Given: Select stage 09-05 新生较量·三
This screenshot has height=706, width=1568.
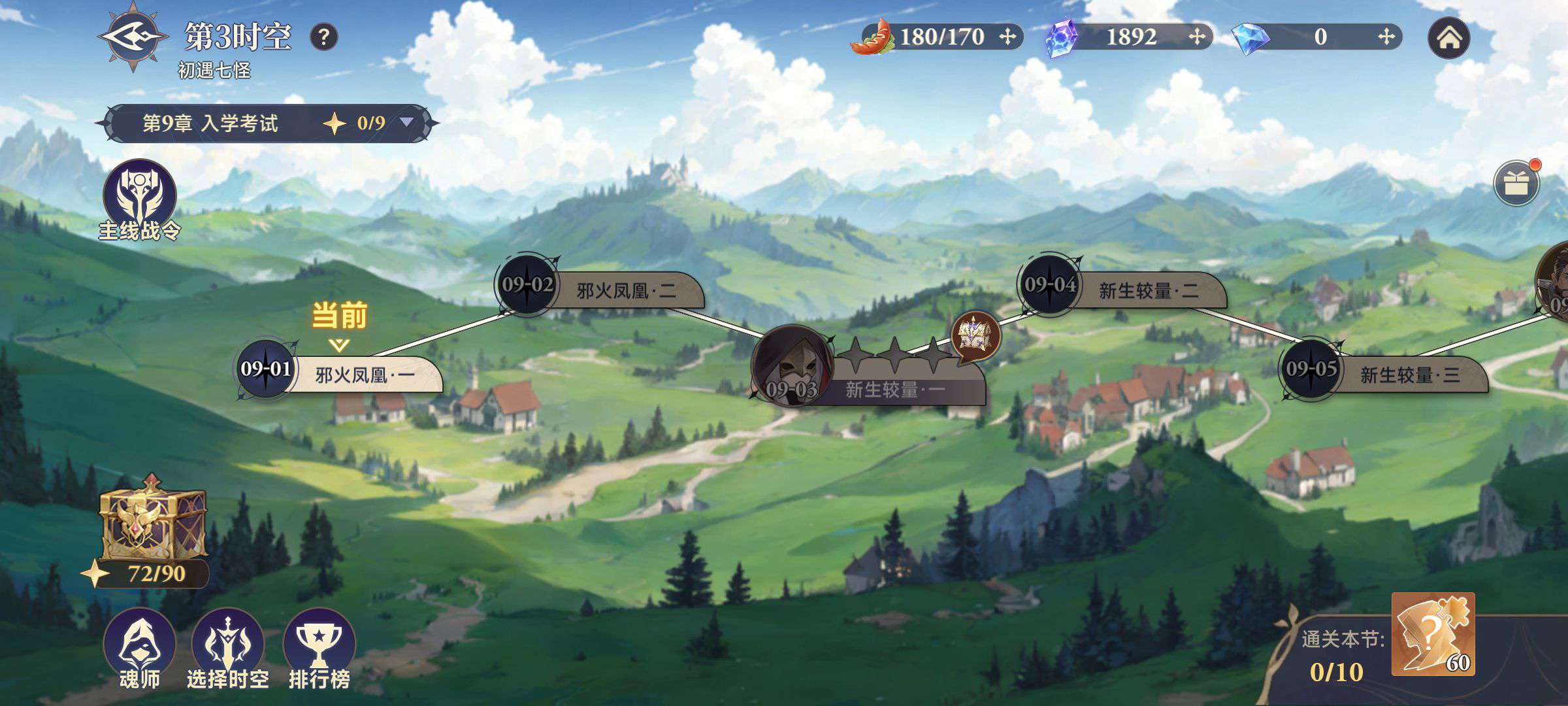Looking at the screenshot, I should 1384,374.
